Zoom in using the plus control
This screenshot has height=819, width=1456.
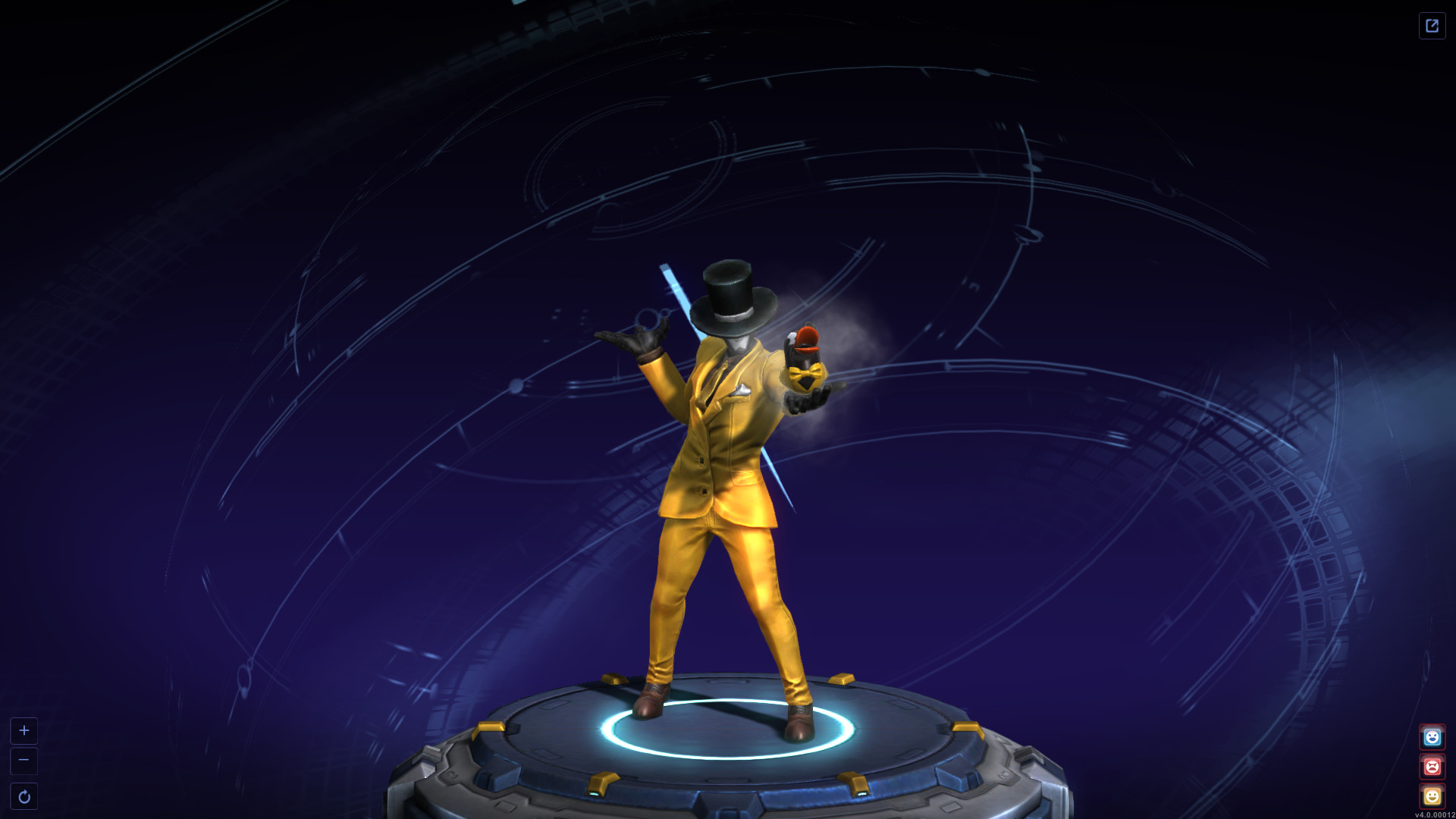tap(25, 731)
